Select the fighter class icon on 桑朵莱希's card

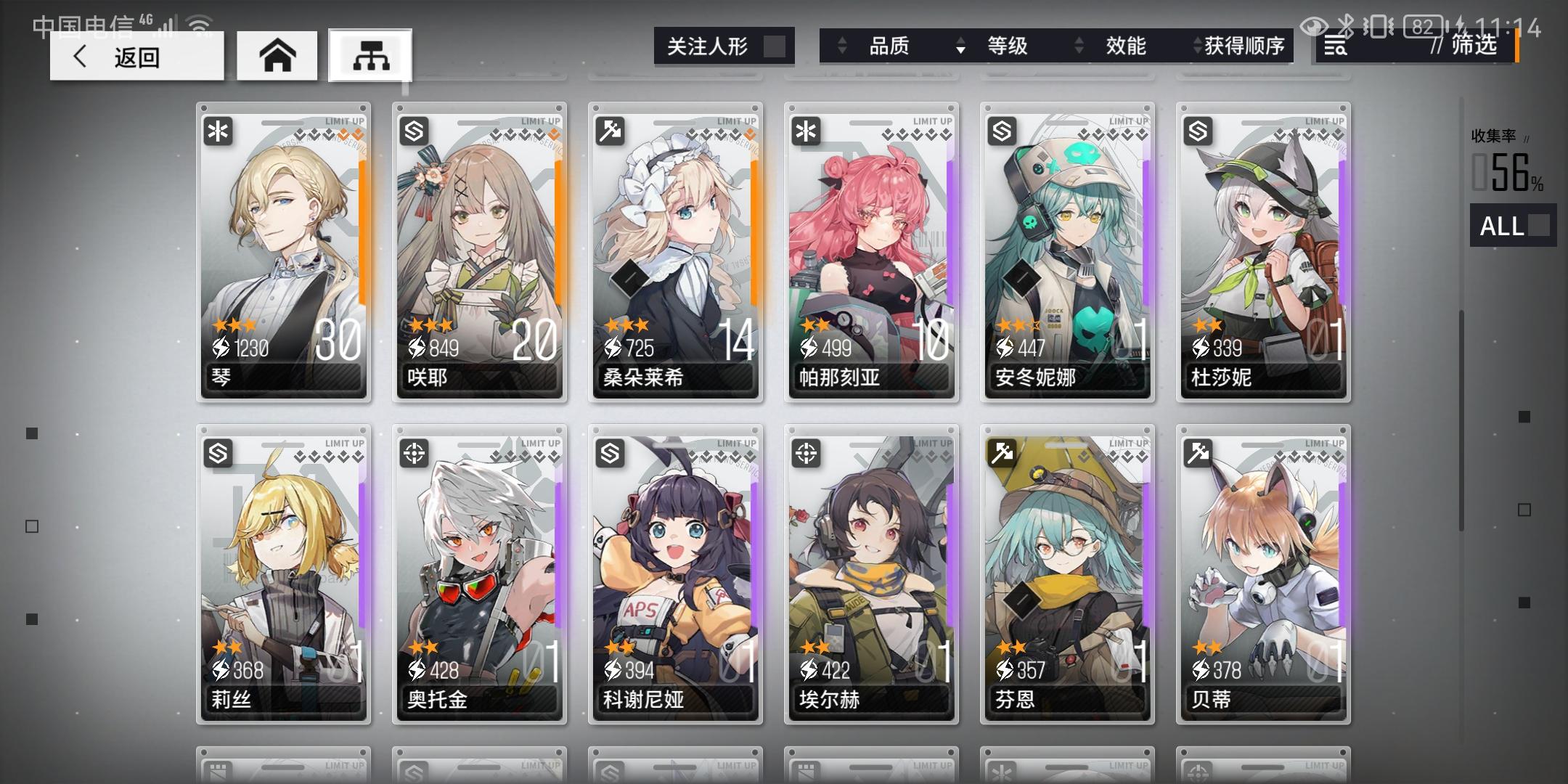[x=610, y=131]
